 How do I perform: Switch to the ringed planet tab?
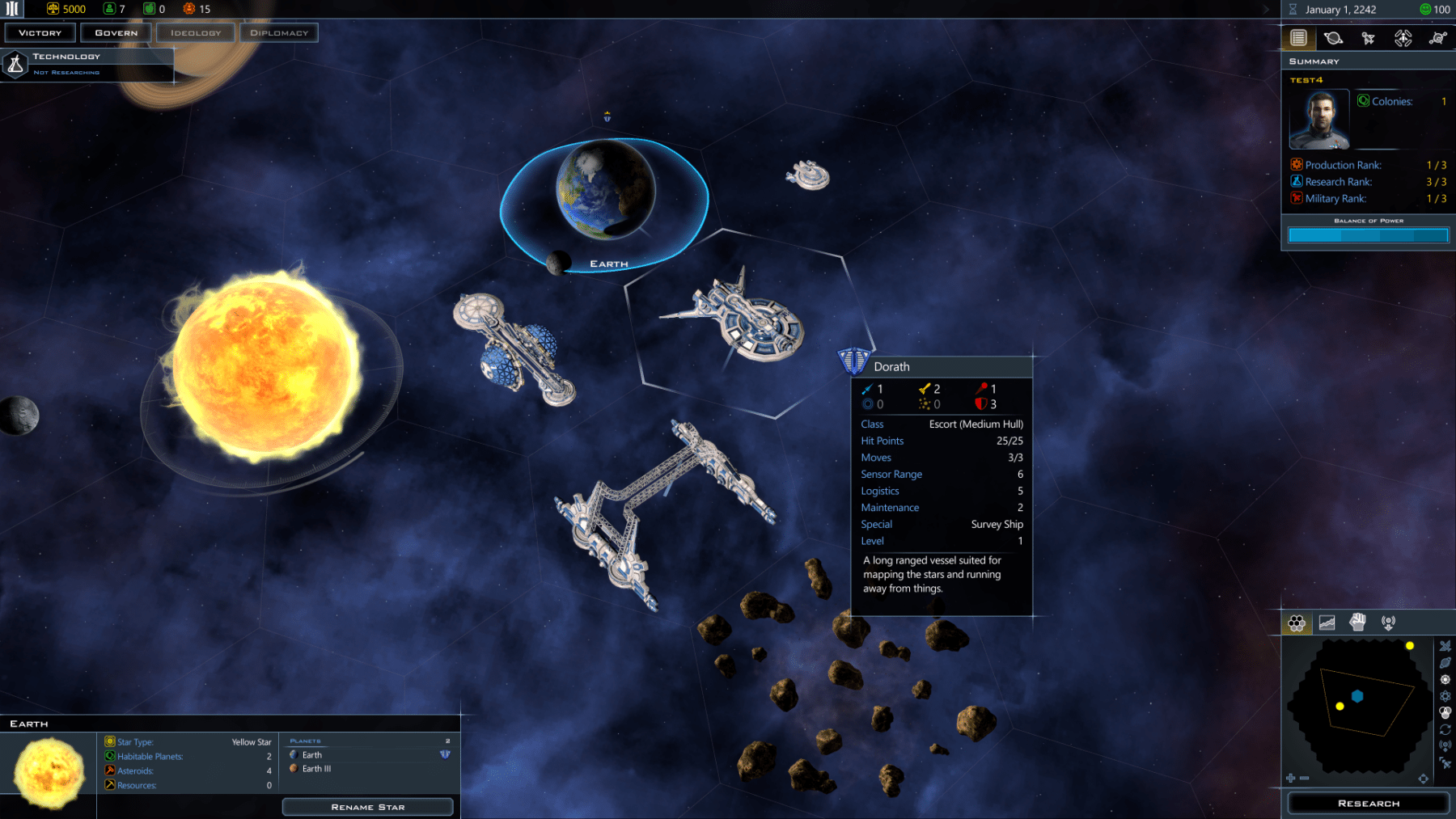click(x=1333, y=38)
